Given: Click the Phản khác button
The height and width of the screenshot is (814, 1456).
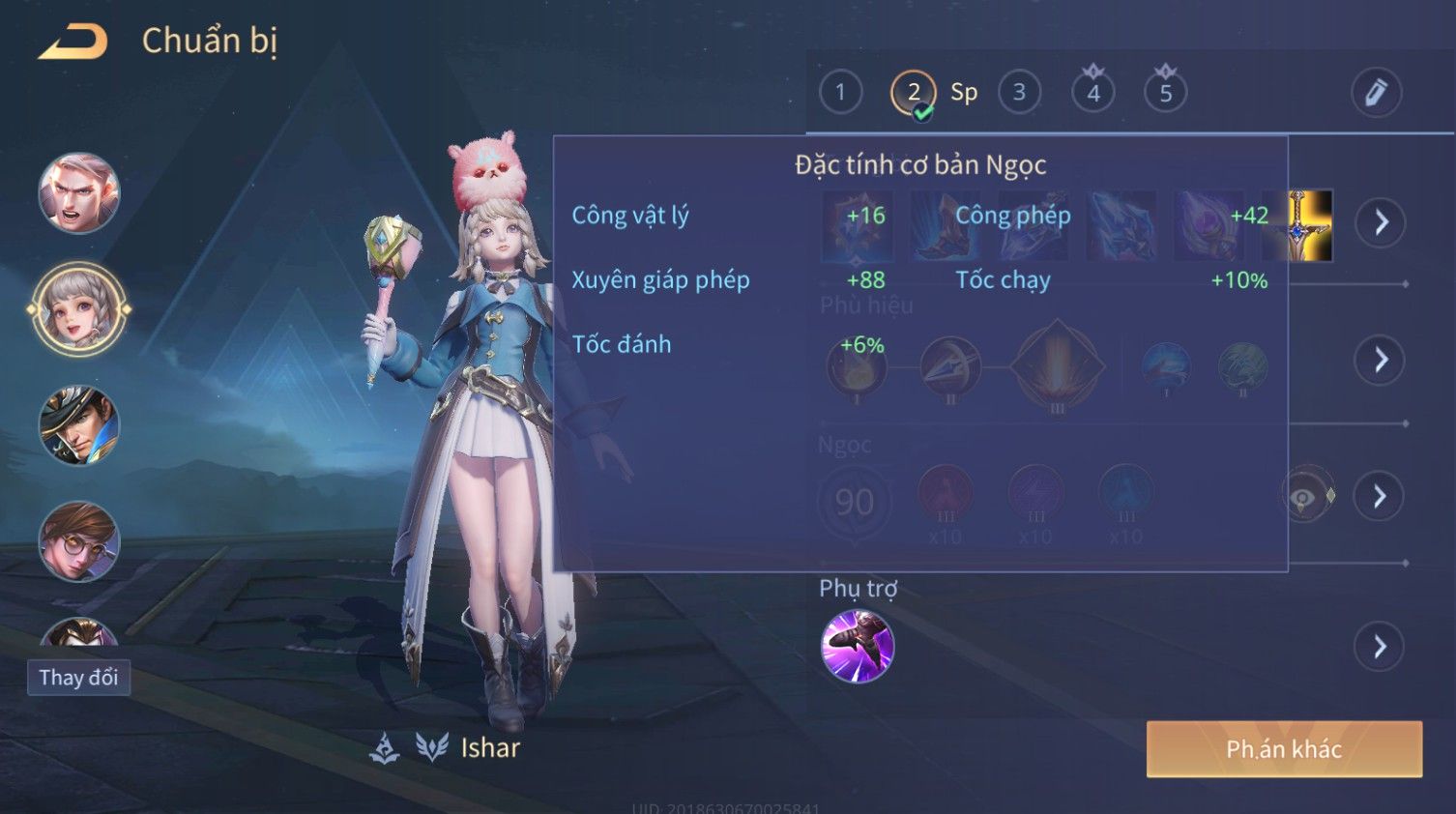Looking at the screenshot, I should click(x=1284, y=749).
